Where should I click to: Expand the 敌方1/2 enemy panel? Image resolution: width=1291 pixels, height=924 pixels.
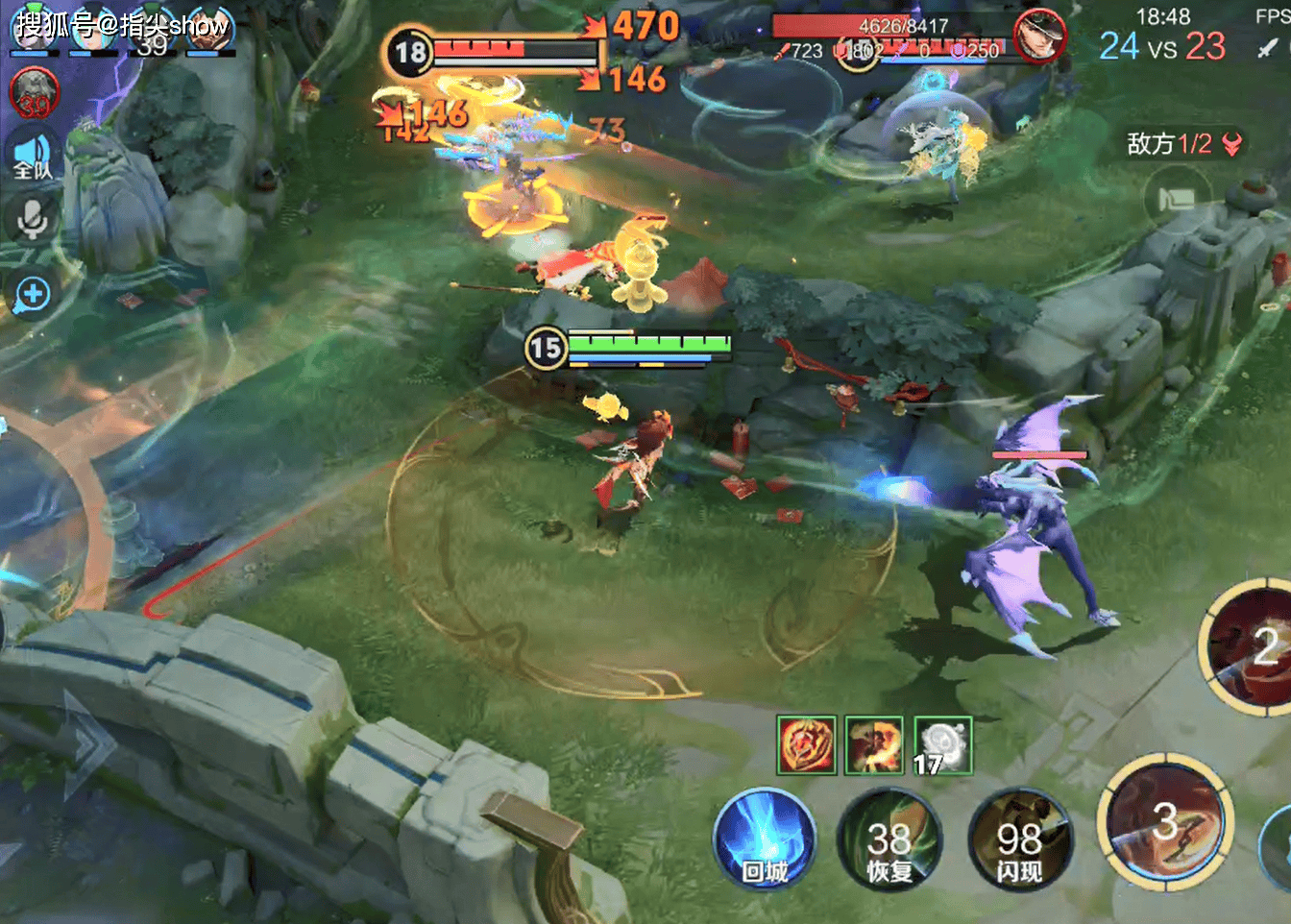pyautogui.click(x=1184, y=144)
